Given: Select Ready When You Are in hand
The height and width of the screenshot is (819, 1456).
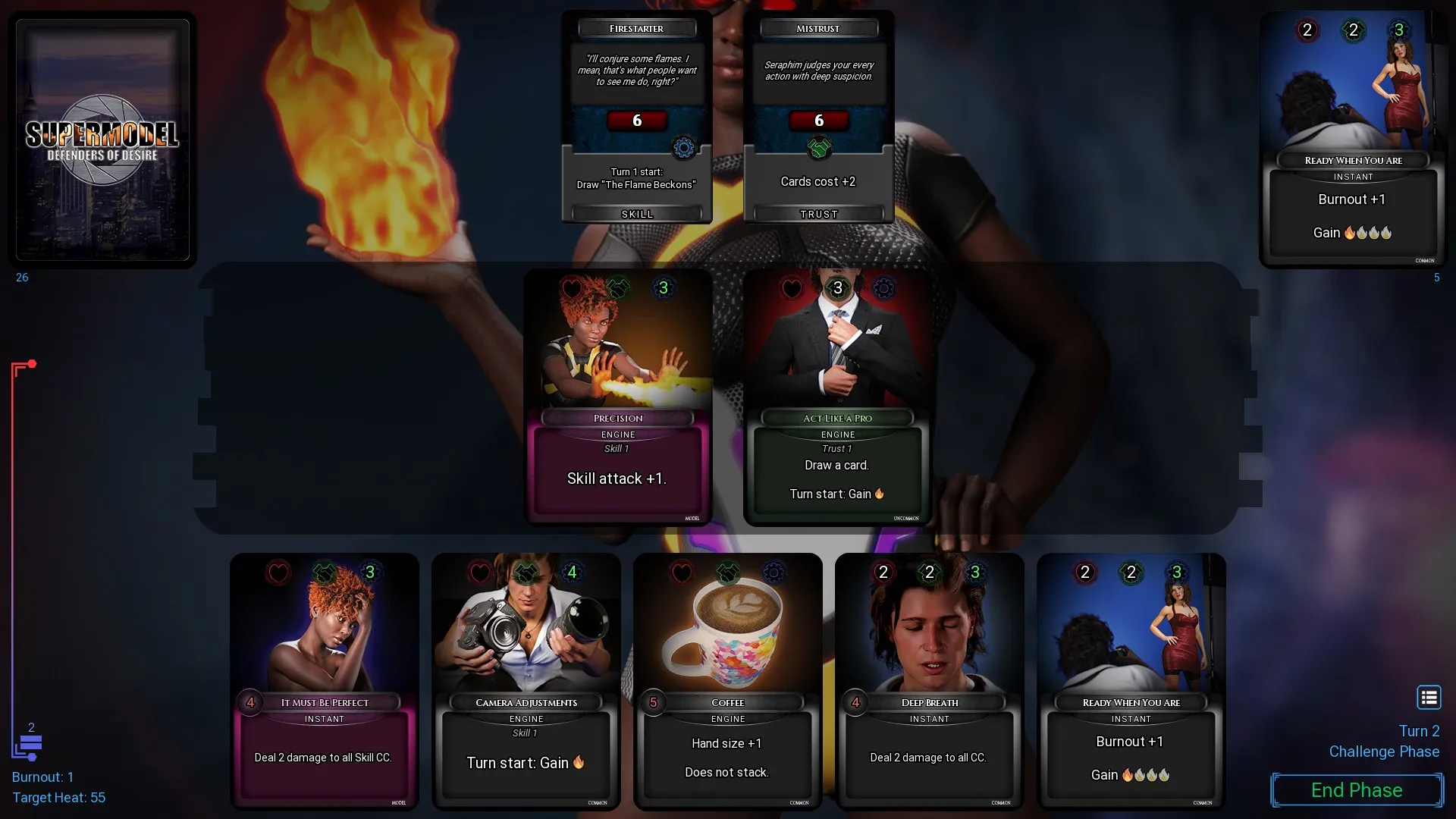Looking at the screenshot, I should [x=1131, y=681].
